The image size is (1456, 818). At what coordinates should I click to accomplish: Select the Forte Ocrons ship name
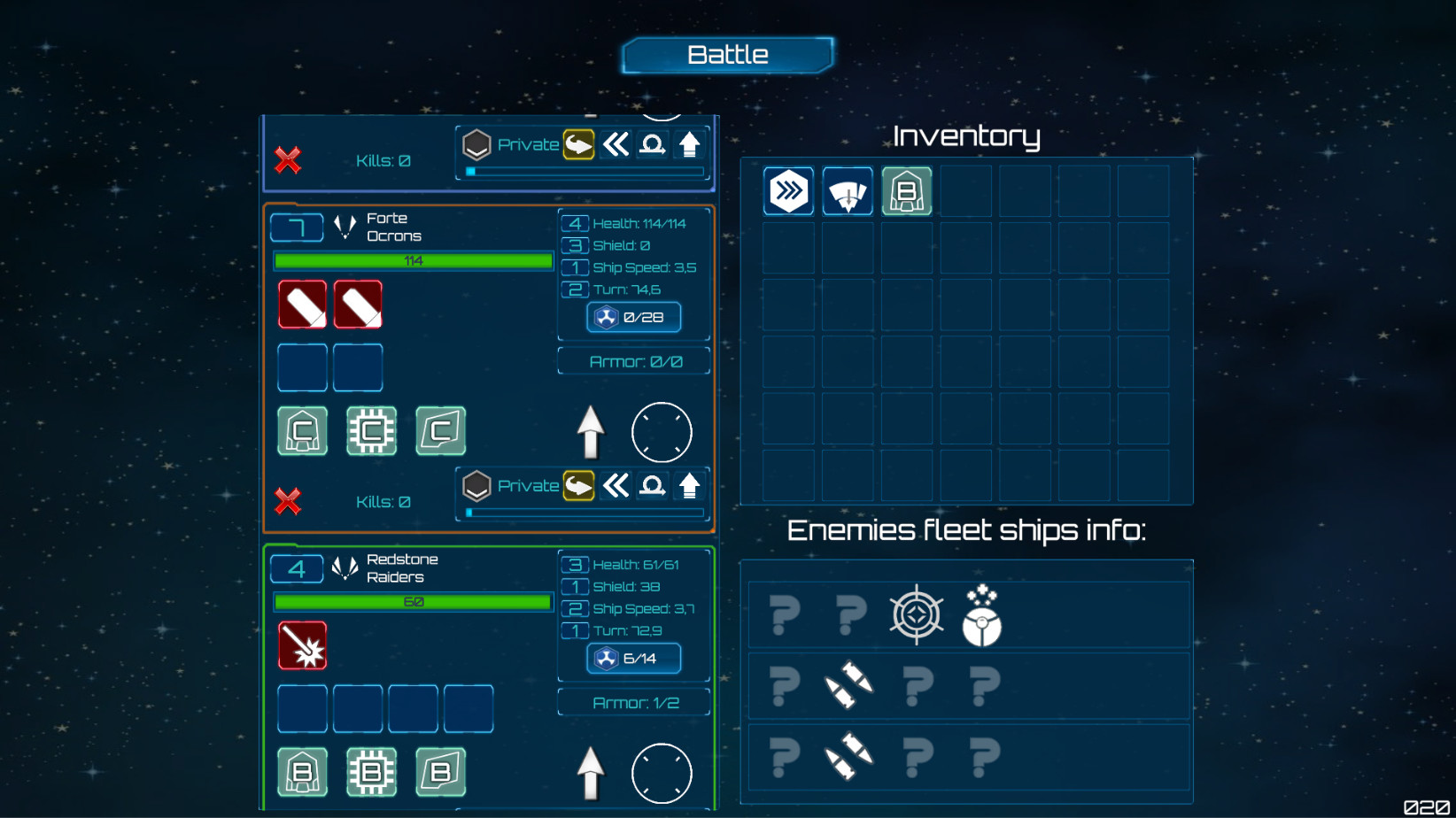(x=394, y=228)
